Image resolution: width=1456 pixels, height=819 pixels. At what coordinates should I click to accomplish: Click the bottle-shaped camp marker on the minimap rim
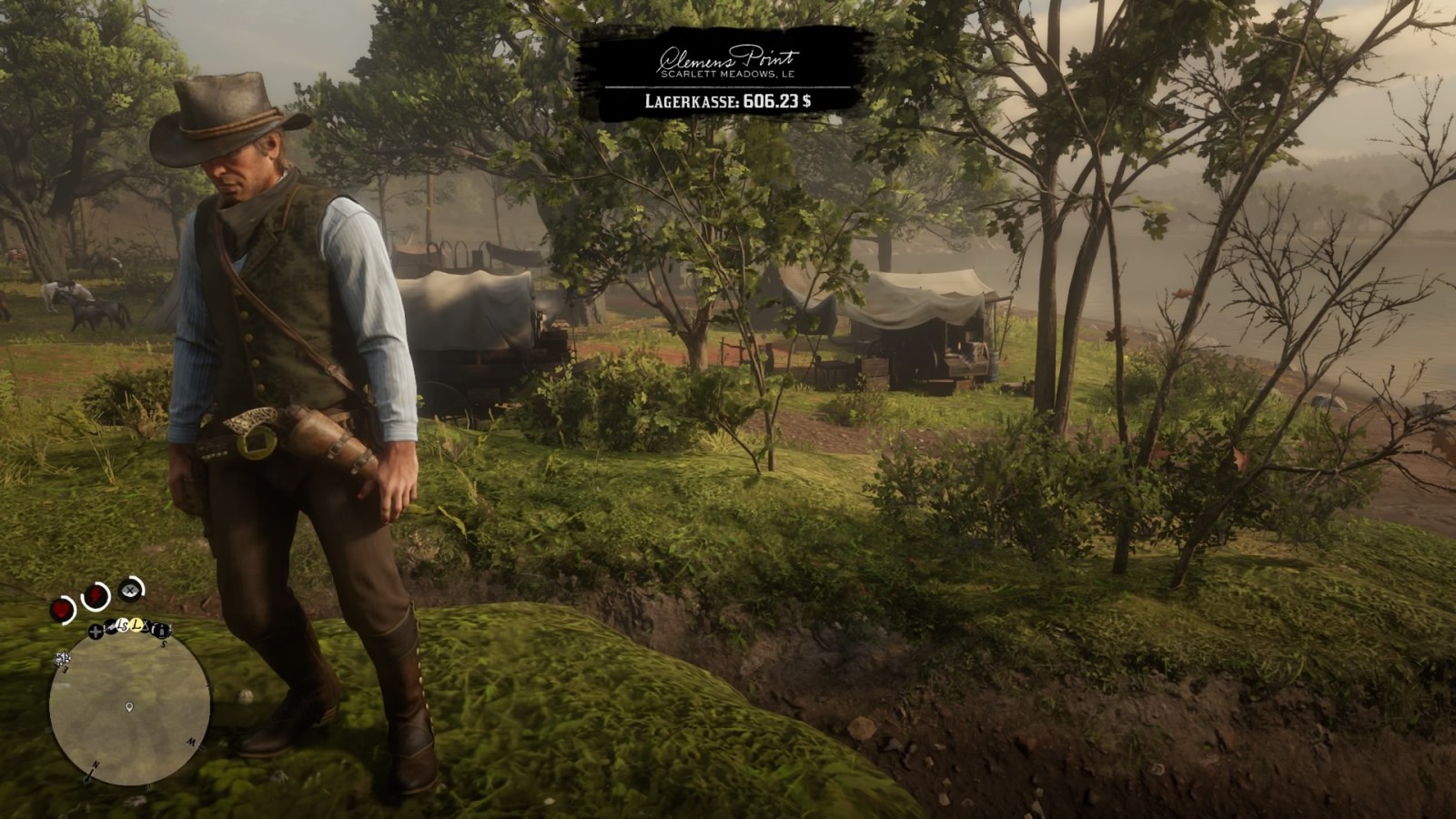161,630
